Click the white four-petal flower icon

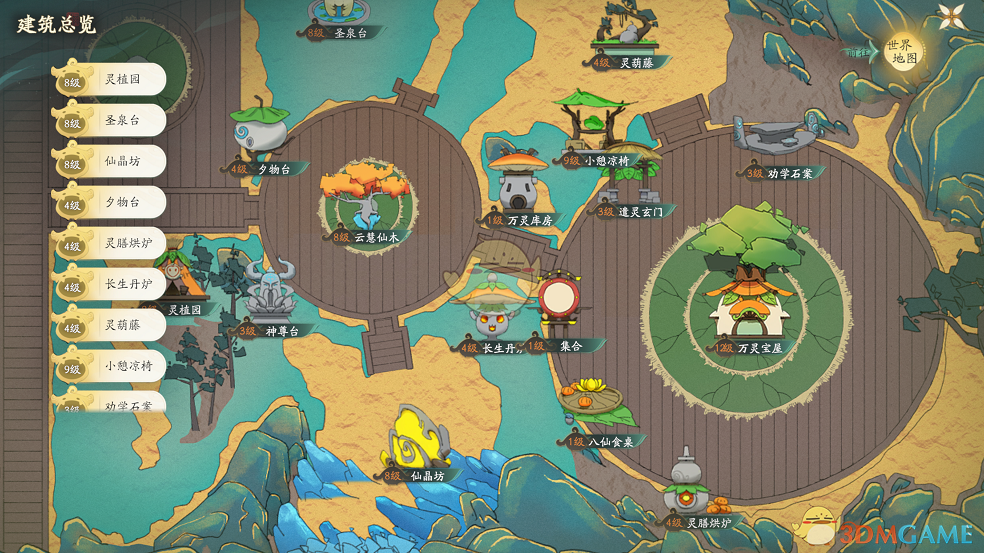(949, 17)
